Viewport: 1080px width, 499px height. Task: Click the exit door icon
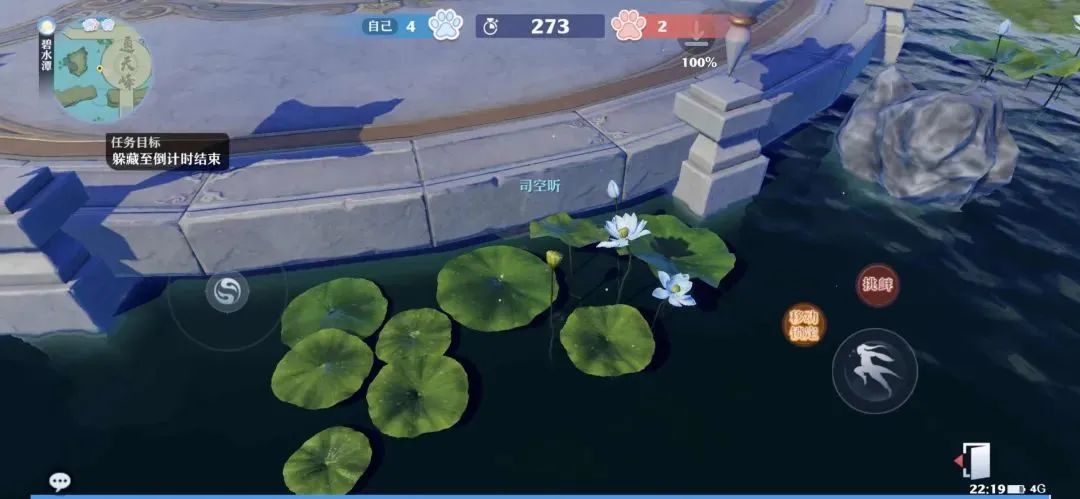click(x=974, y=459)
